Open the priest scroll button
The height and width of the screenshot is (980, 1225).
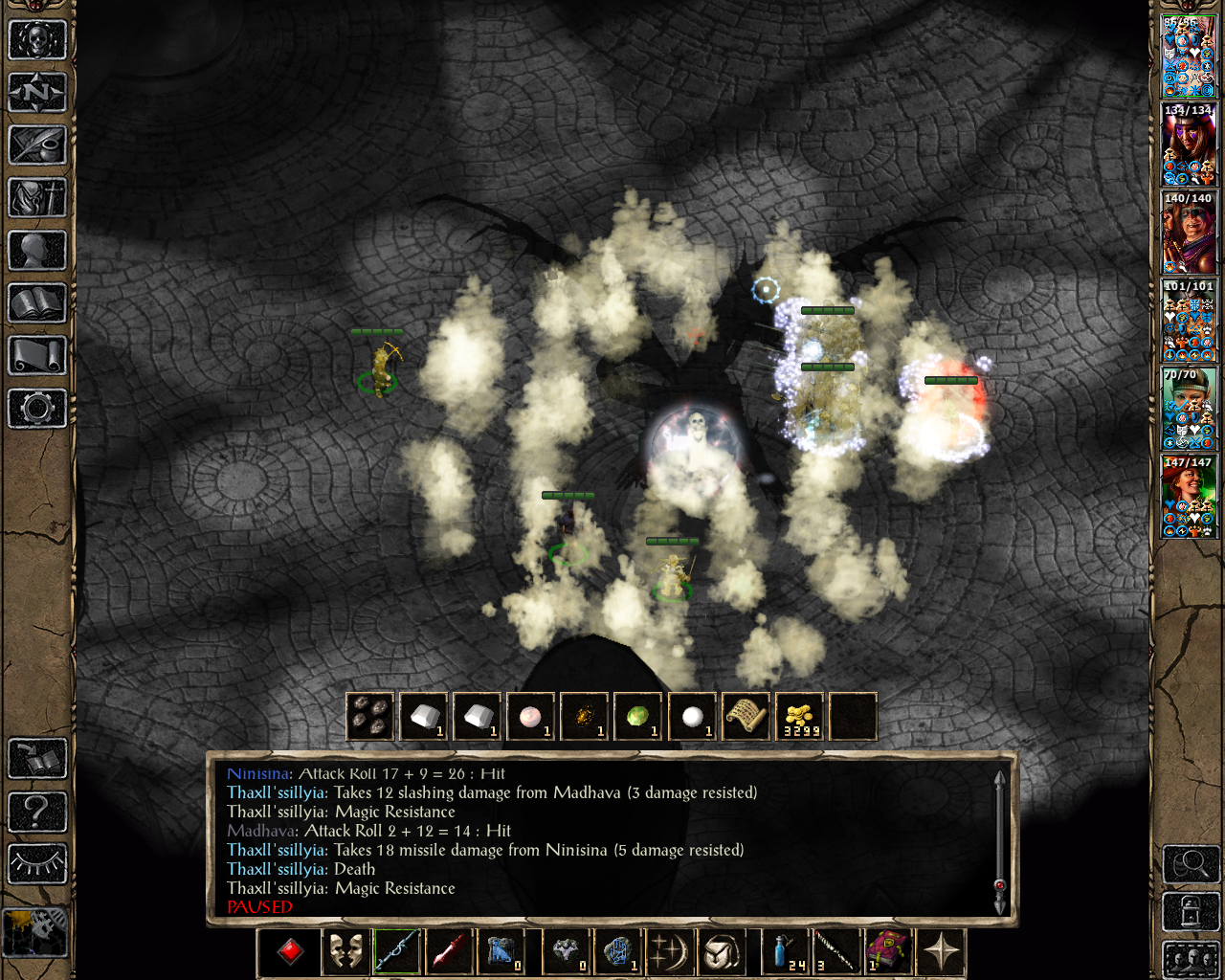pyautogui.click(x=37, y=356)
